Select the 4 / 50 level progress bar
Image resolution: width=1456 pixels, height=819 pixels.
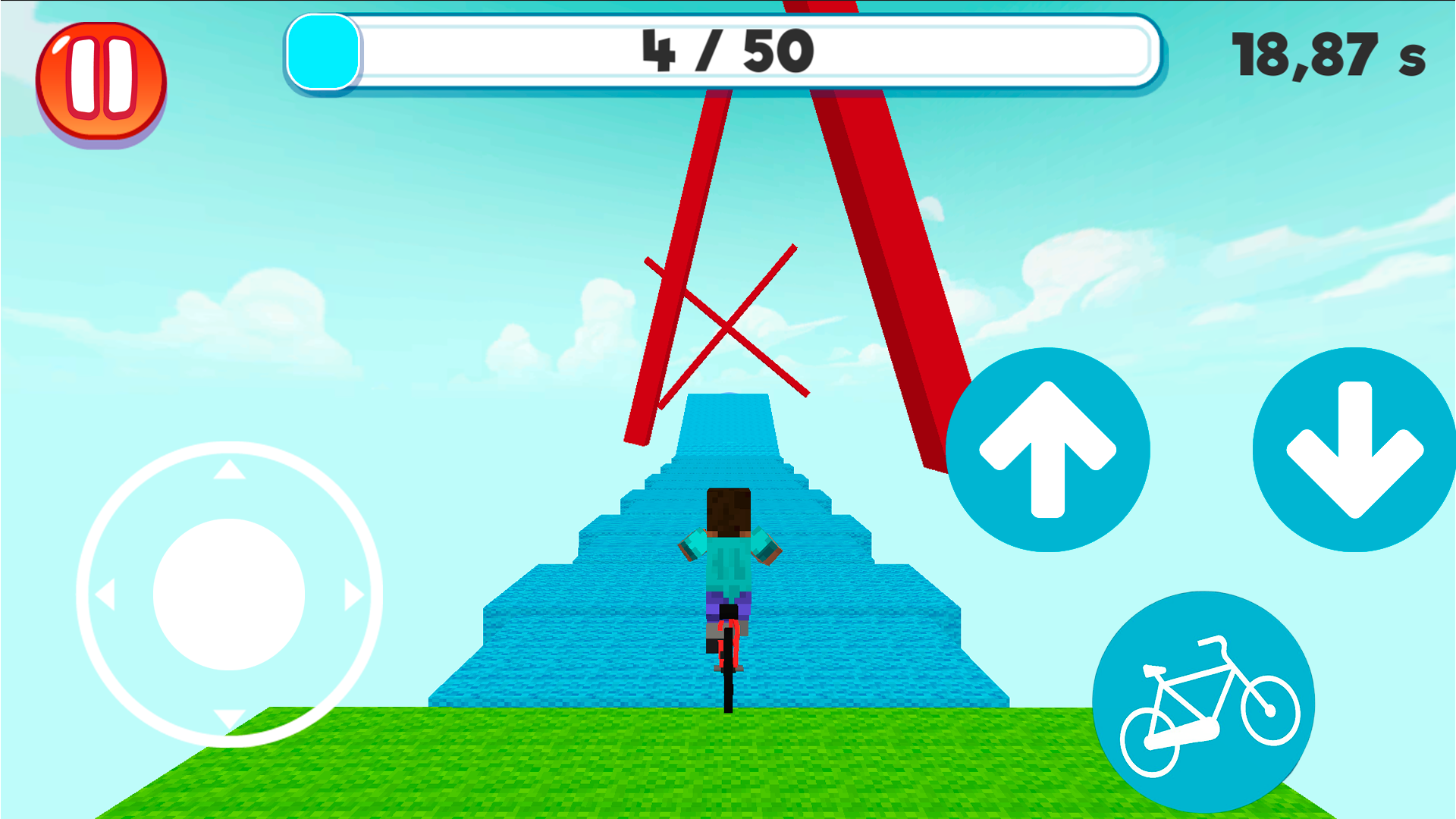click(x=724, y=52)
